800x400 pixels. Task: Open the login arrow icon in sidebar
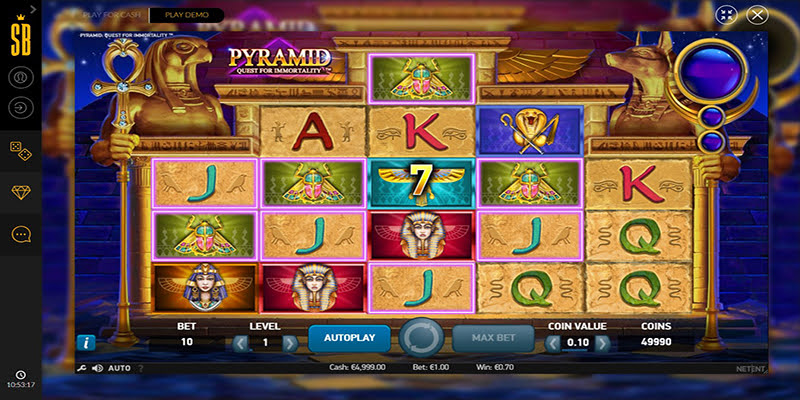(21, 106)
